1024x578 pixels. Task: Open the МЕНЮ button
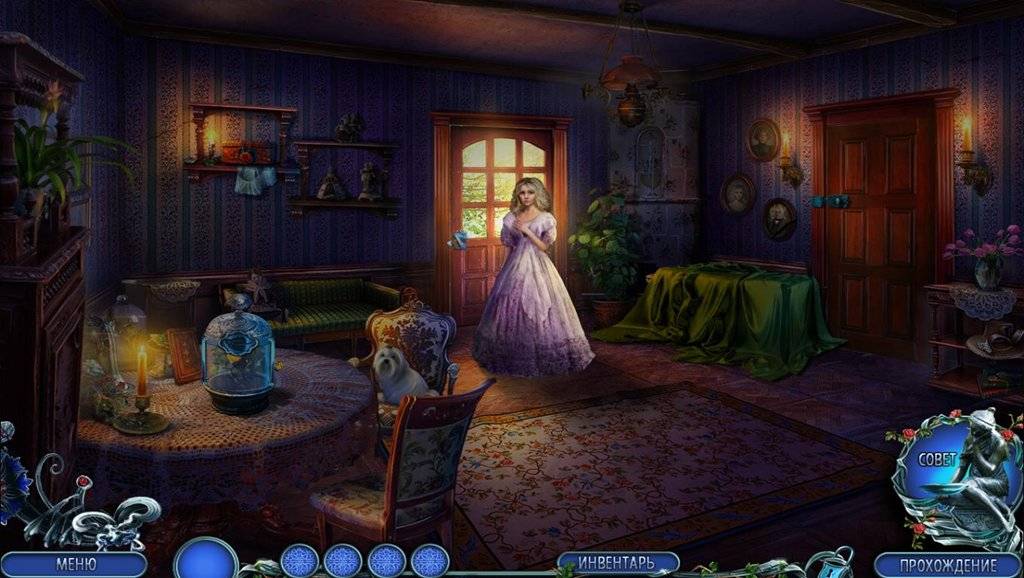[75, 564]
